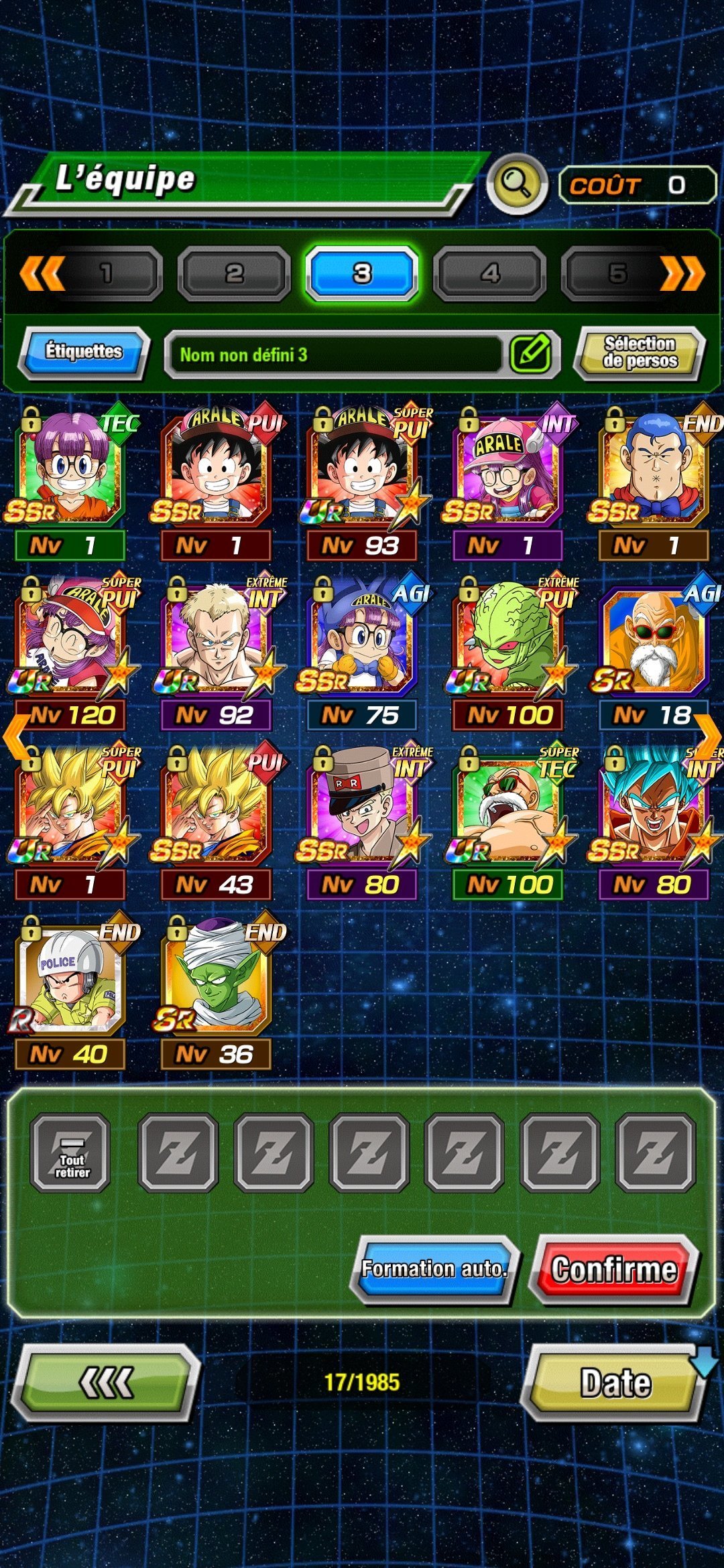Change sorting with the Date button
Viewport: 724px width, 1568px height.
pos(615,1382)
